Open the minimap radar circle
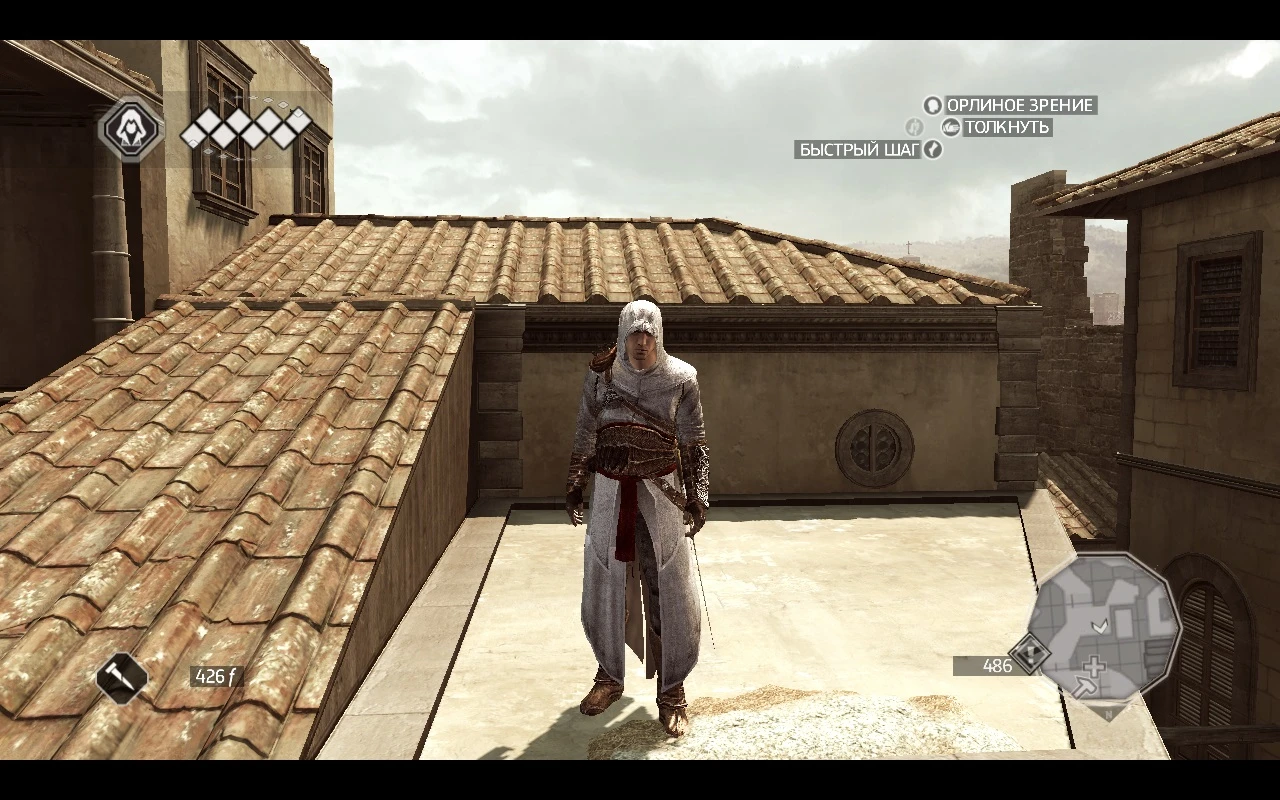 [1105, 625]
